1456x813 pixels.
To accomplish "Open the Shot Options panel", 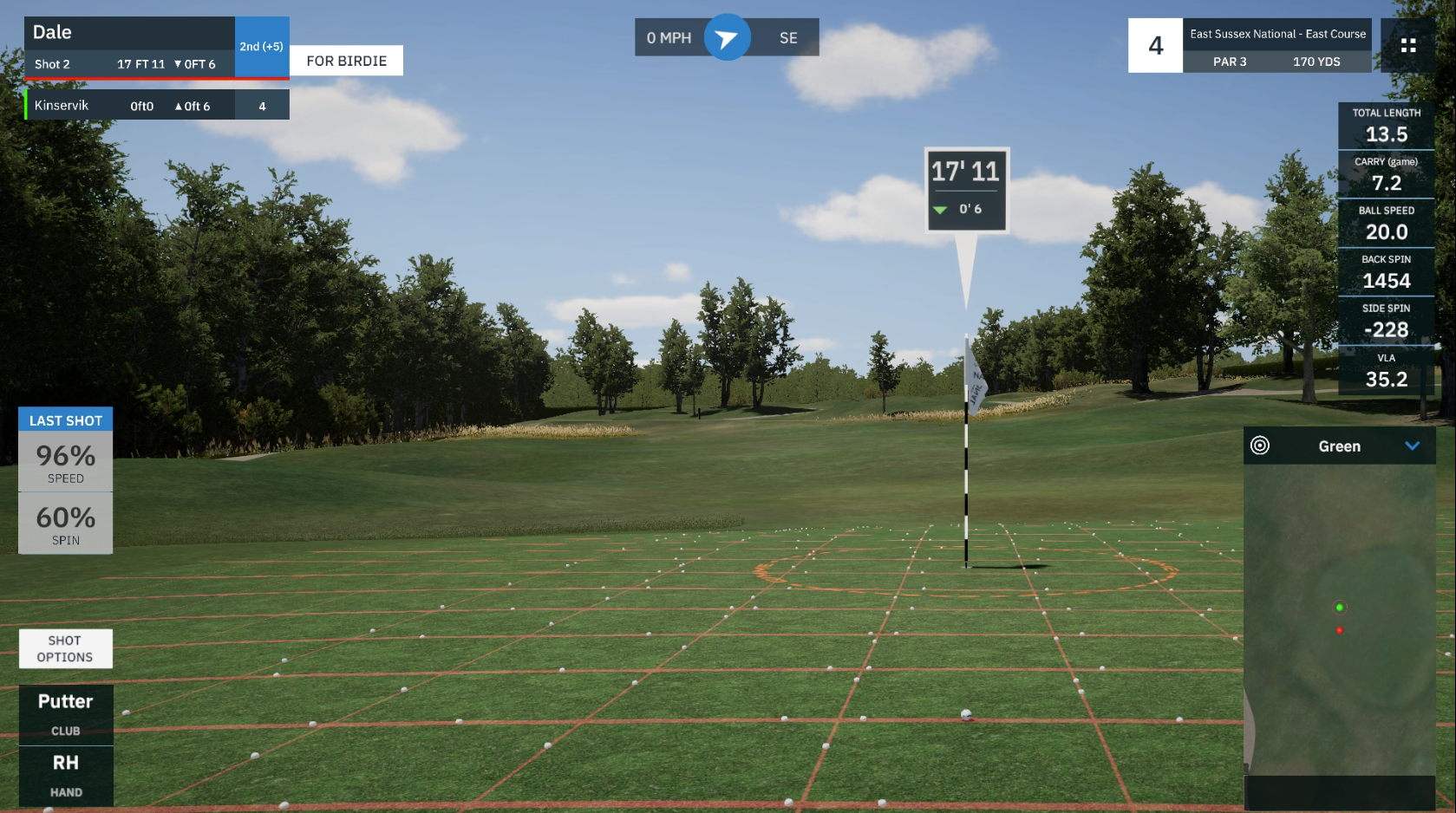I will (65, 648).
